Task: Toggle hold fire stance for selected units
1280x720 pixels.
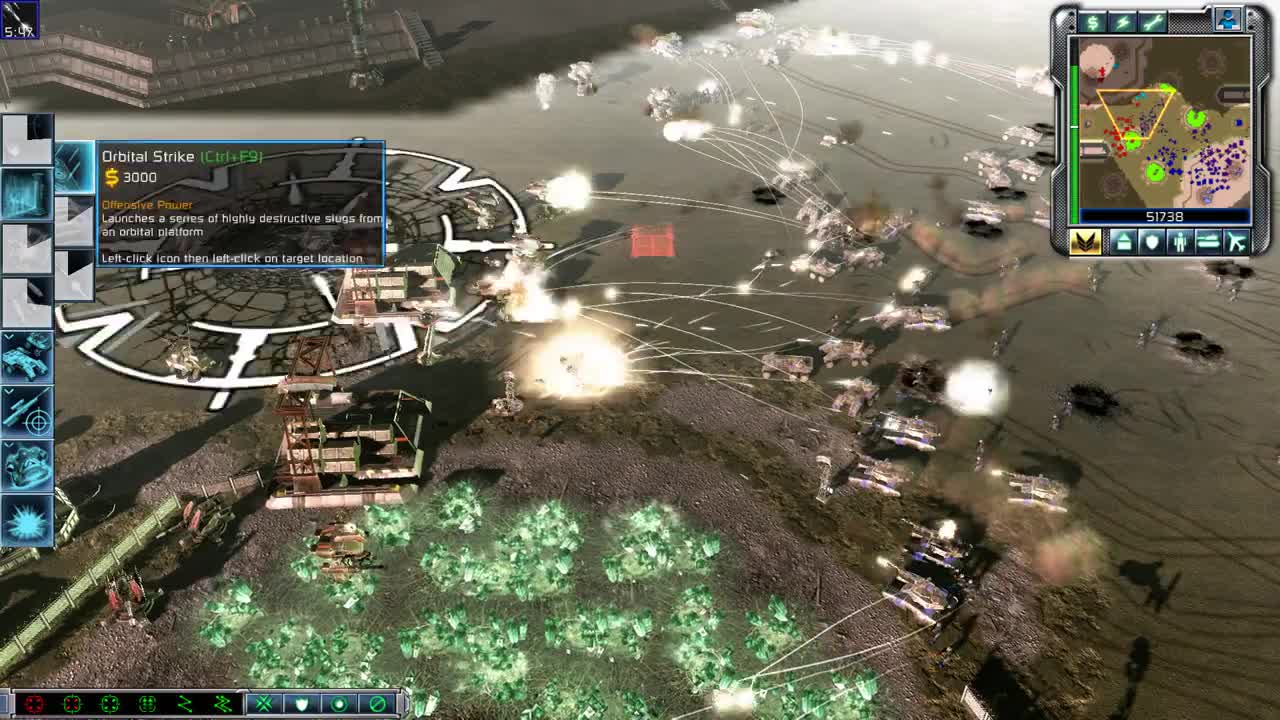Action: coord(377,703)
